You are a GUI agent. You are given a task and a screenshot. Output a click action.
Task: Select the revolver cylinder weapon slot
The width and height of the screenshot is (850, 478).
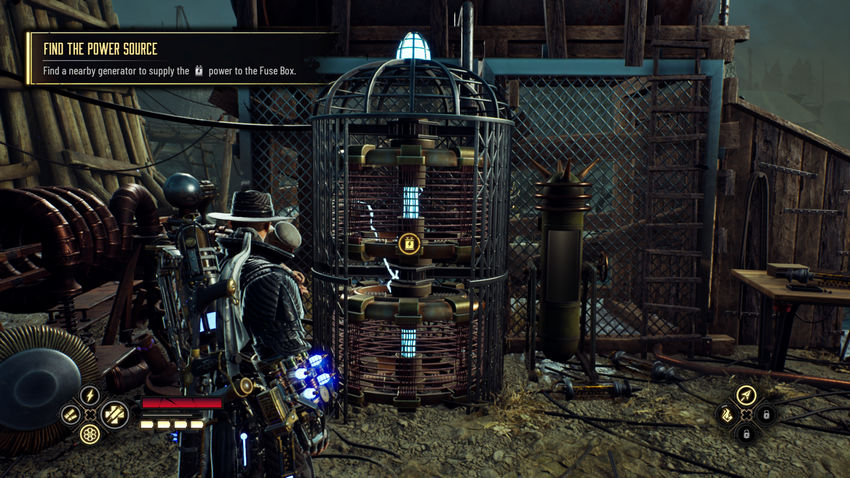91,433
